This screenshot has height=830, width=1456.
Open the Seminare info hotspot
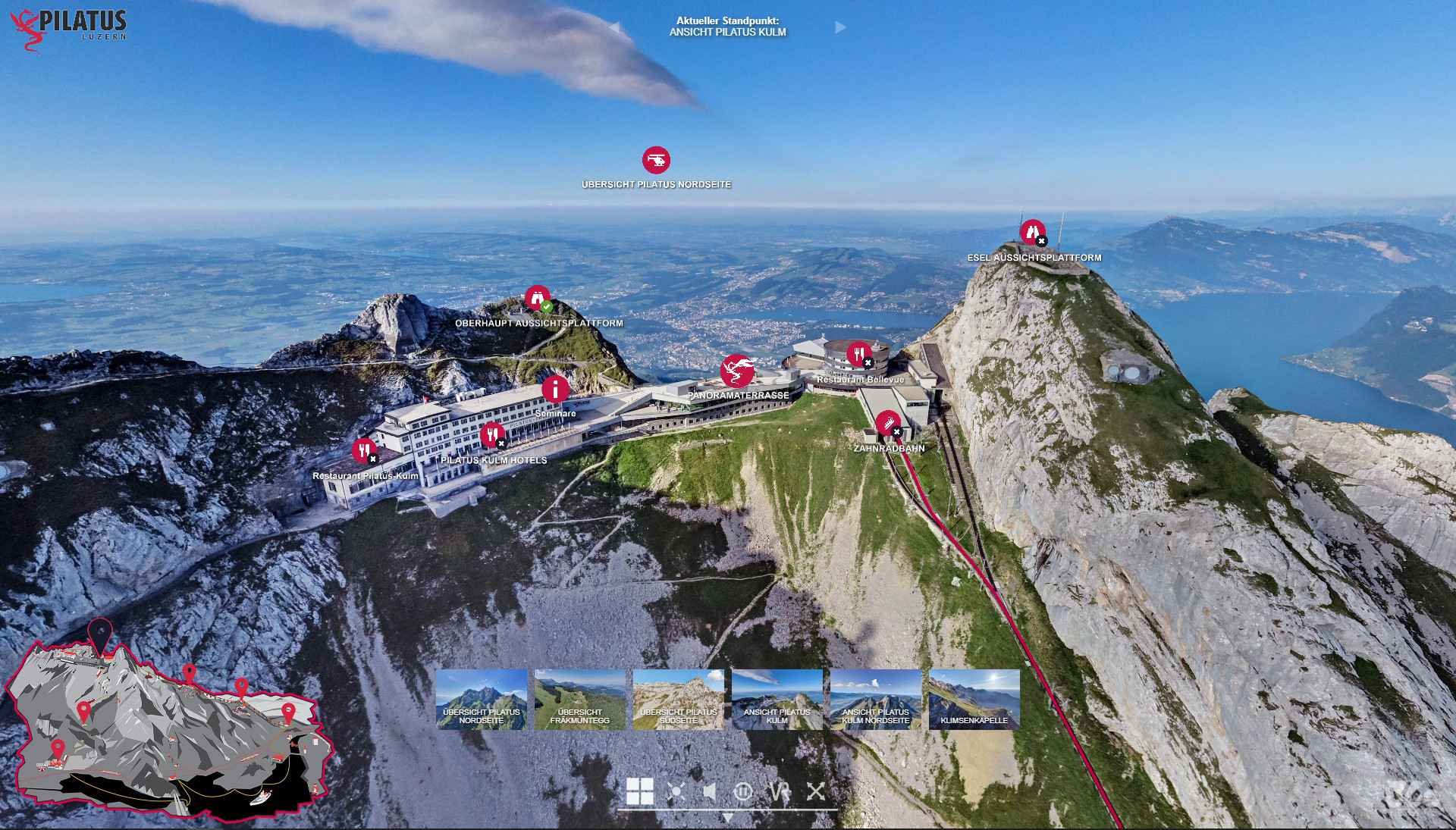coord(555,389)
